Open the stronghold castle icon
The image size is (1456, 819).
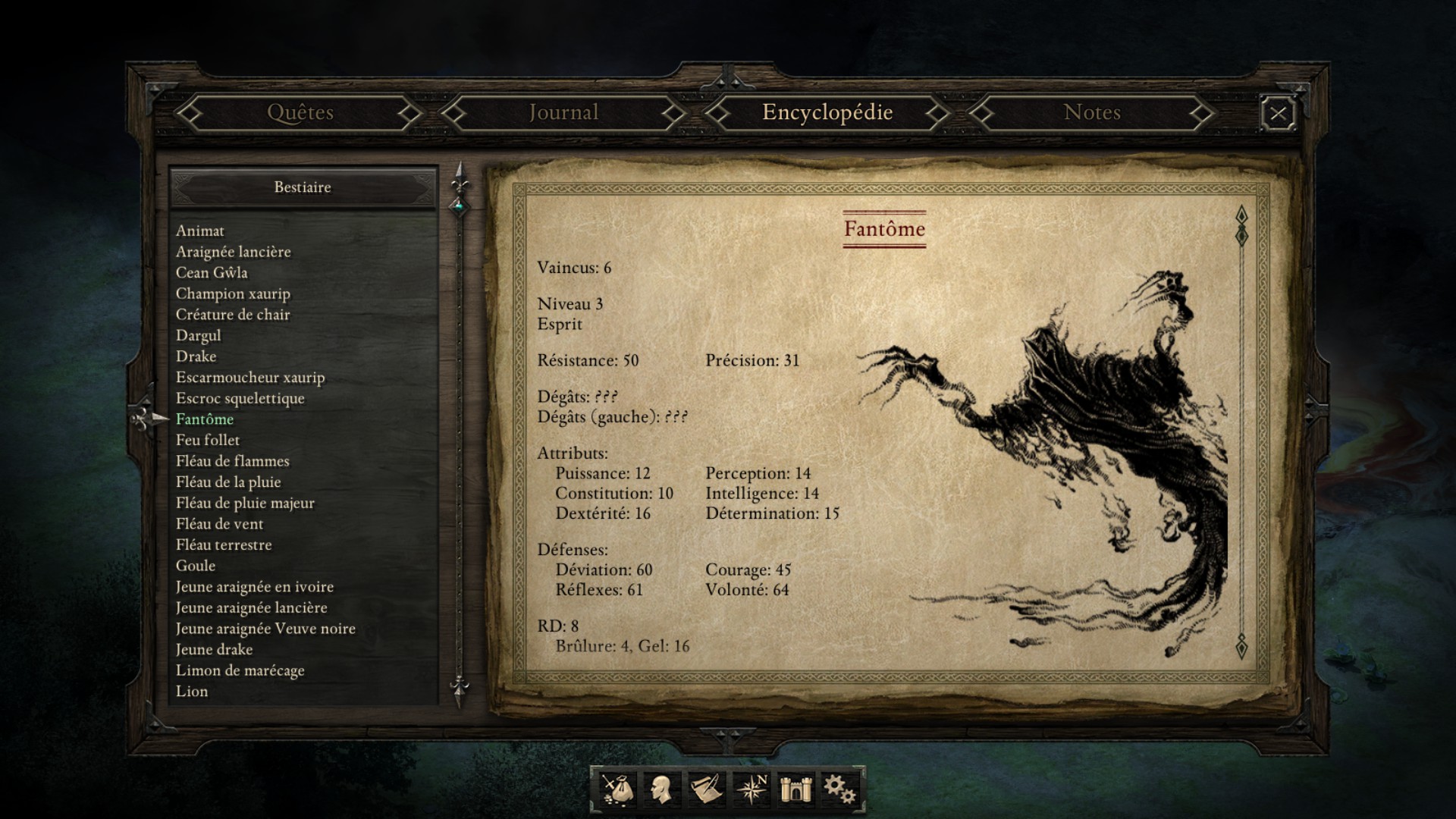[x=795, y=789]
